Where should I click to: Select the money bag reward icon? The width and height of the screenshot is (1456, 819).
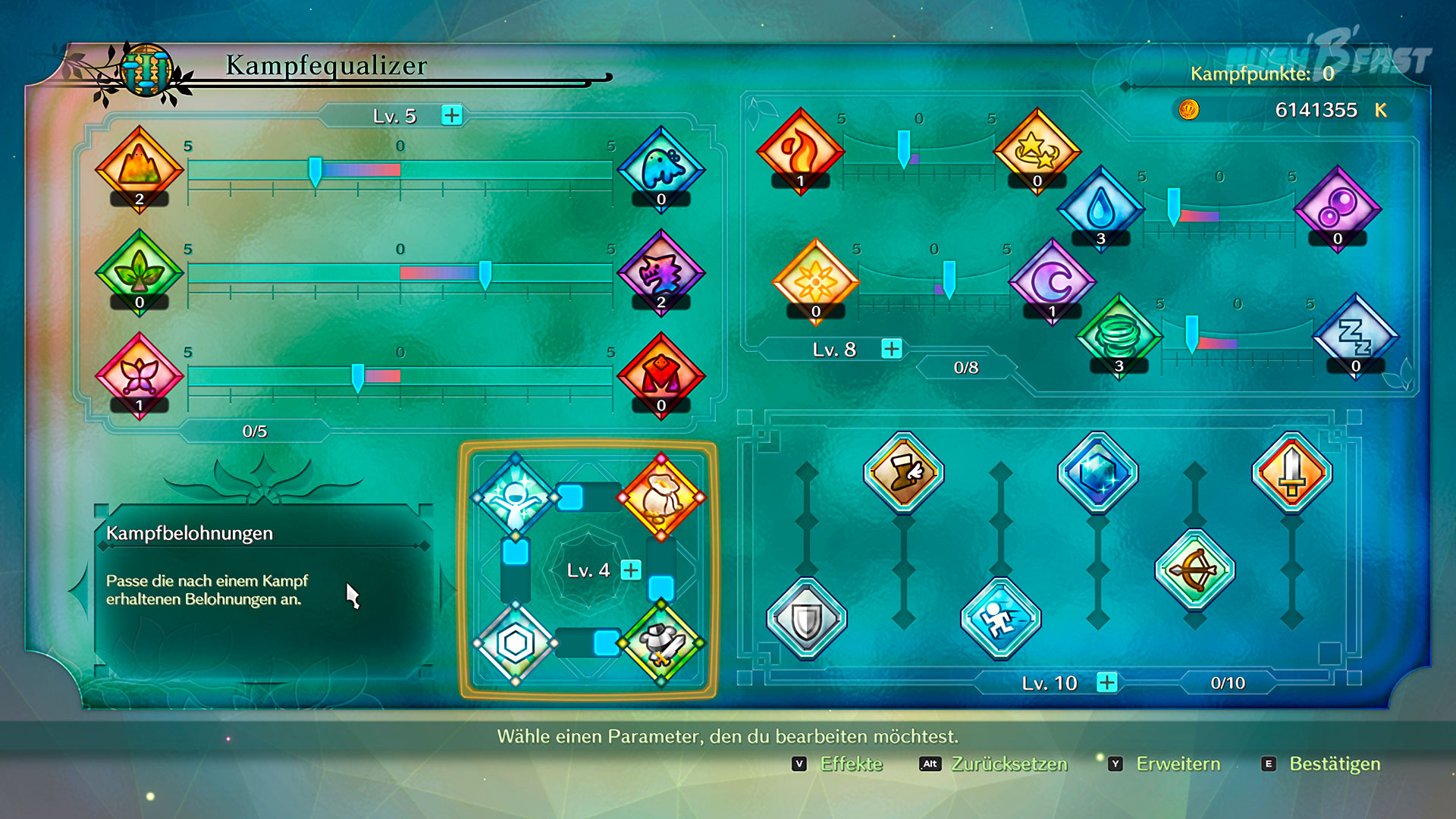click(661, 497)
